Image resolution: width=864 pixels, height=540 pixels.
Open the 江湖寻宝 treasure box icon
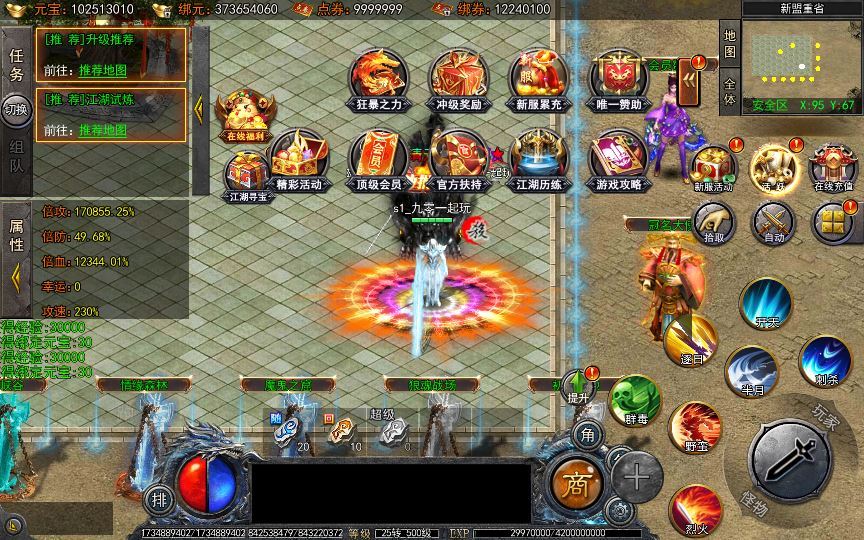click(x=246, y=176)
